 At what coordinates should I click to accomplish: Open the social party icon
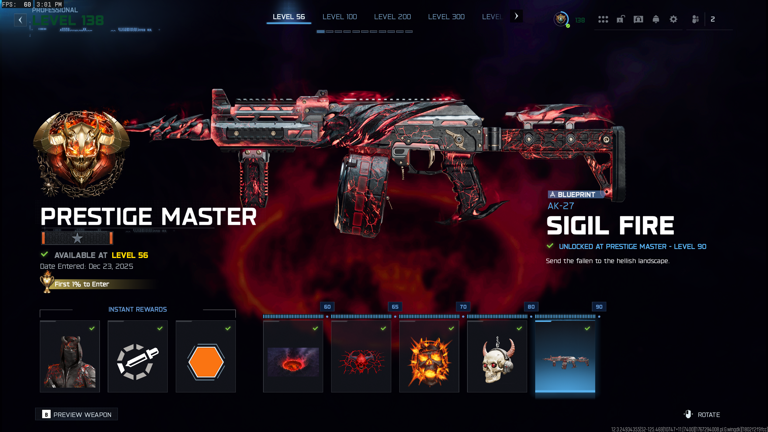(x=696, y=19)
